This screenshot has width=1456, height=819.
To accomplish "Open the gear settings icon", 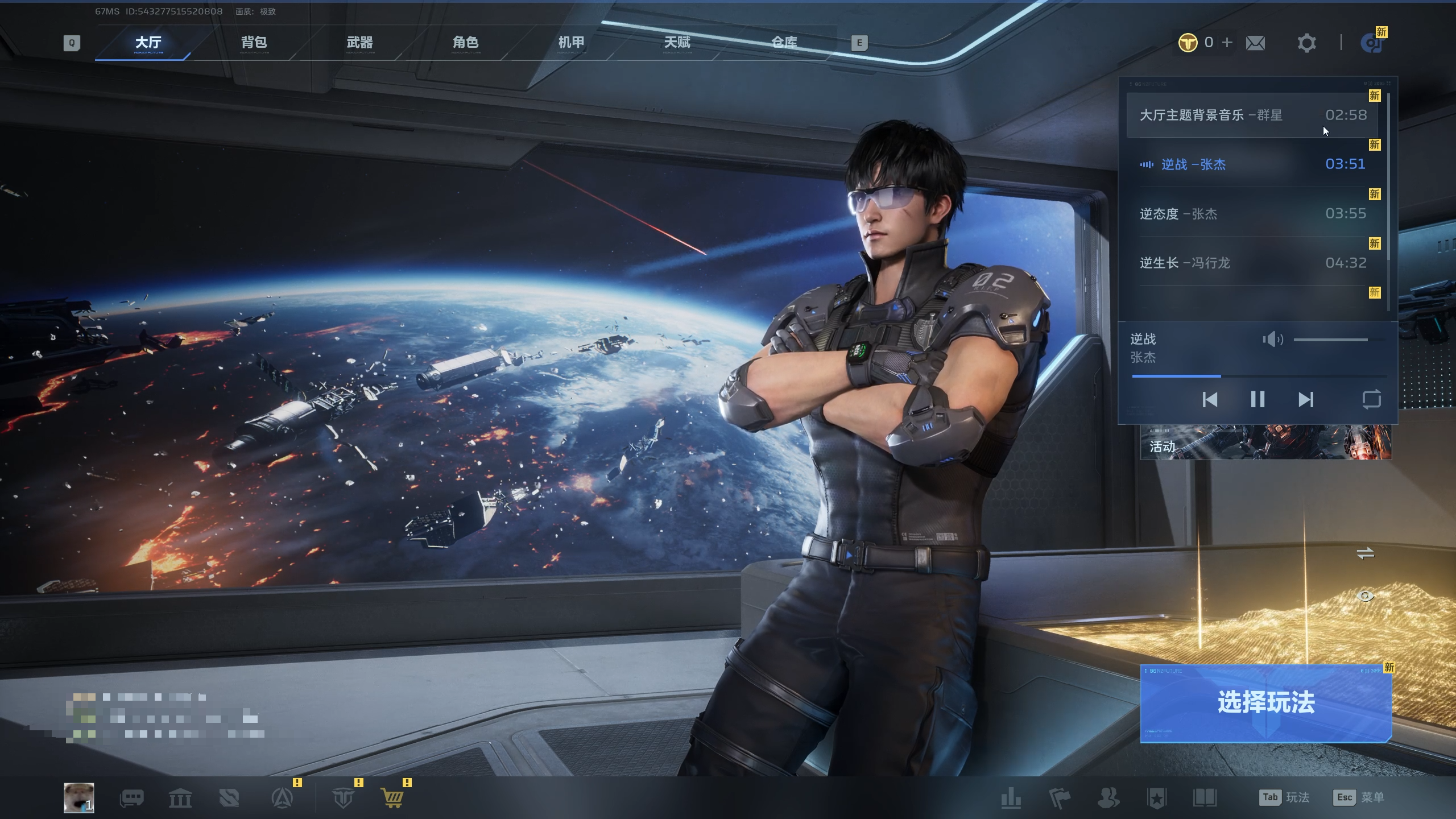I will coord(1306,43).
